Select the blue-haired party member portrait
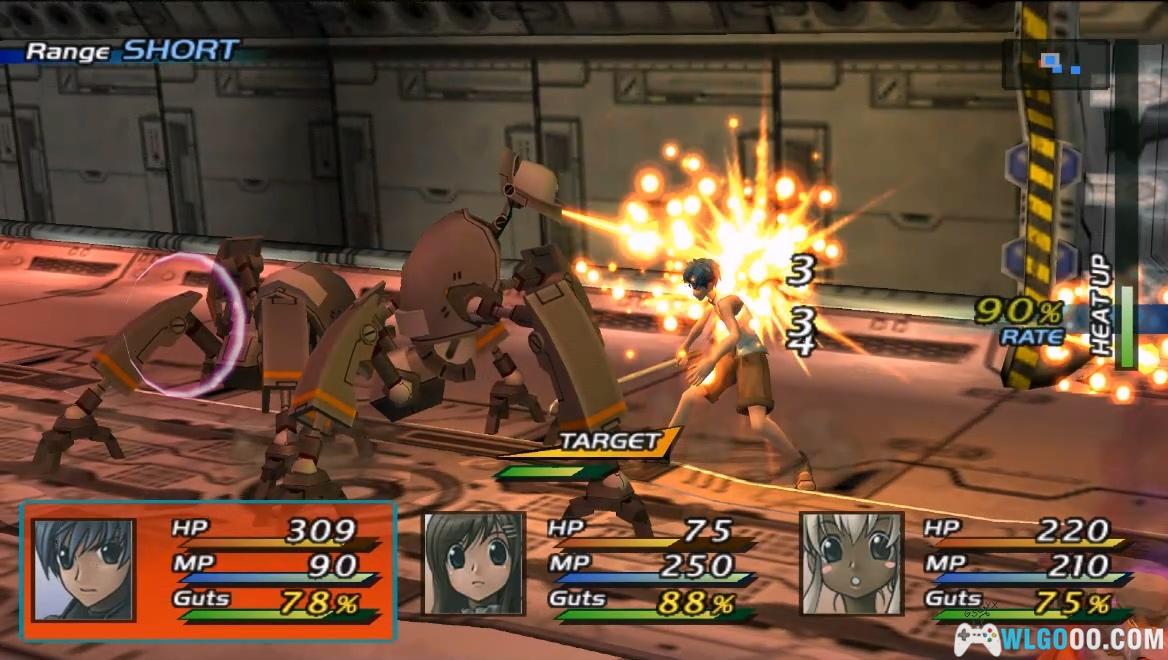1168x660 pixels. pyautogui.click(x=84, y=569)
